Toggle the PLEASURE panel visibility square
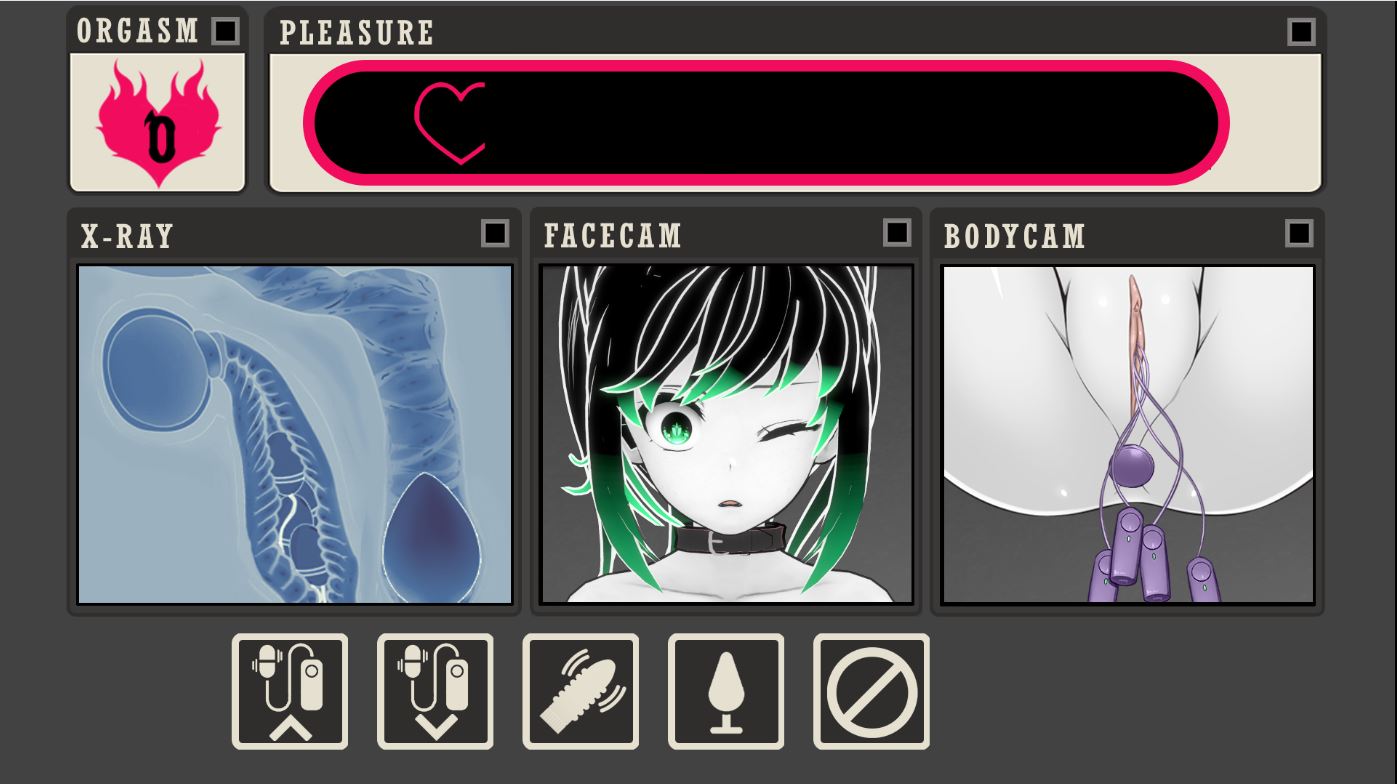 (x=1299, y=31)
